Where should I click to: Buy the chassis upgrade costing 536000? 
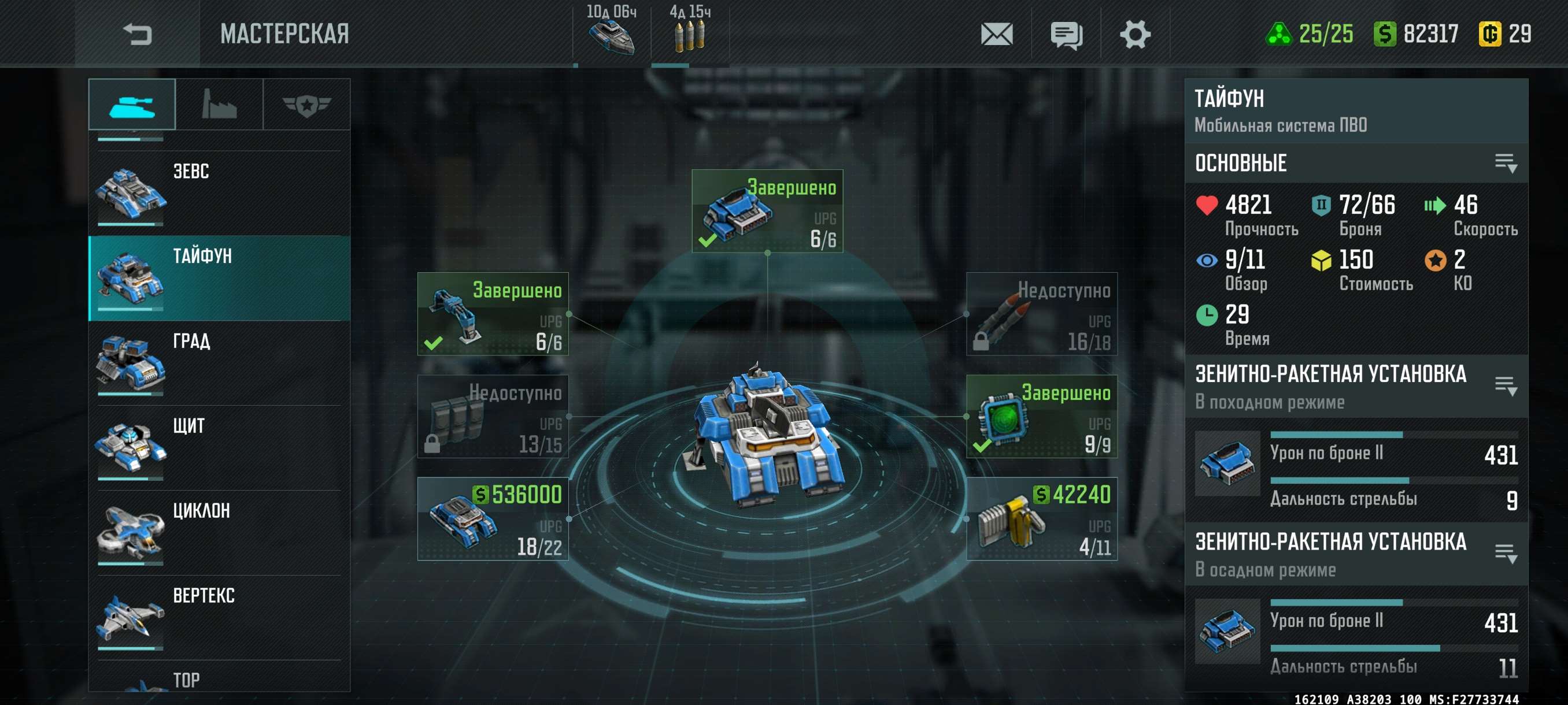[493, 519]
